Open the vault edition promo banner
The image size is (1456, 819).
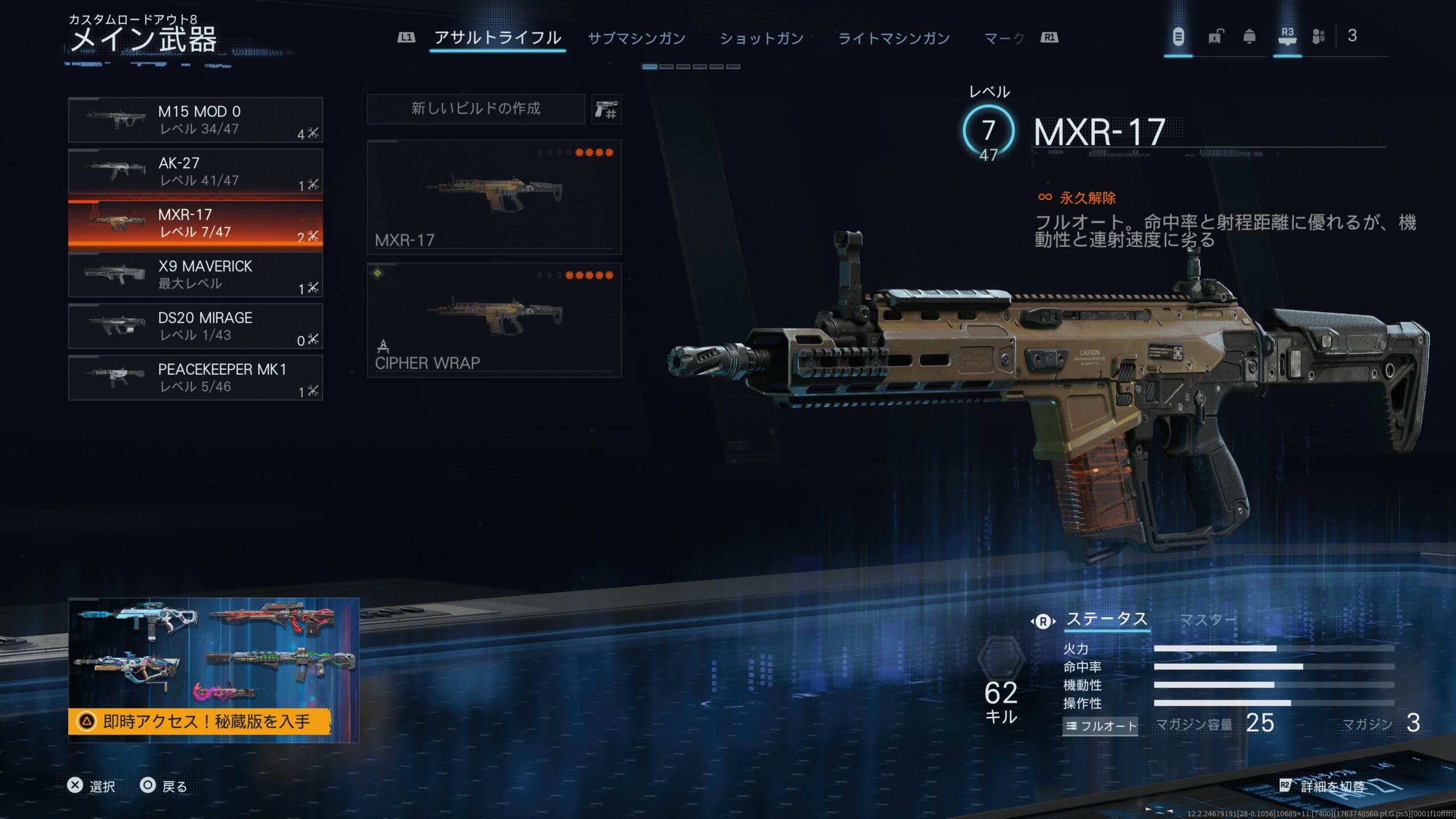tap(213, 670)
